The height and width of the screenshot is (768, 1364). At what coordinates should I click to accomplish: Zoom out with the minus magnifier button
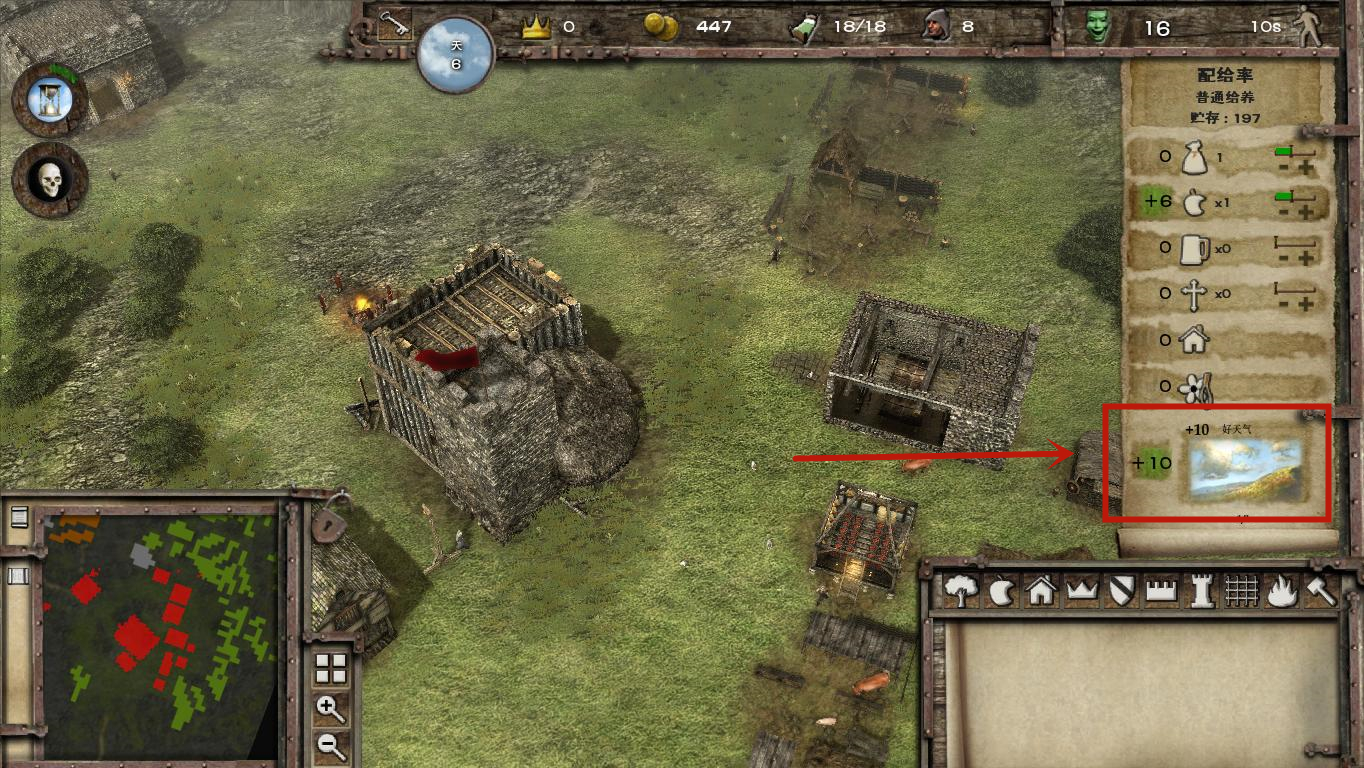[x=330, y=745]
